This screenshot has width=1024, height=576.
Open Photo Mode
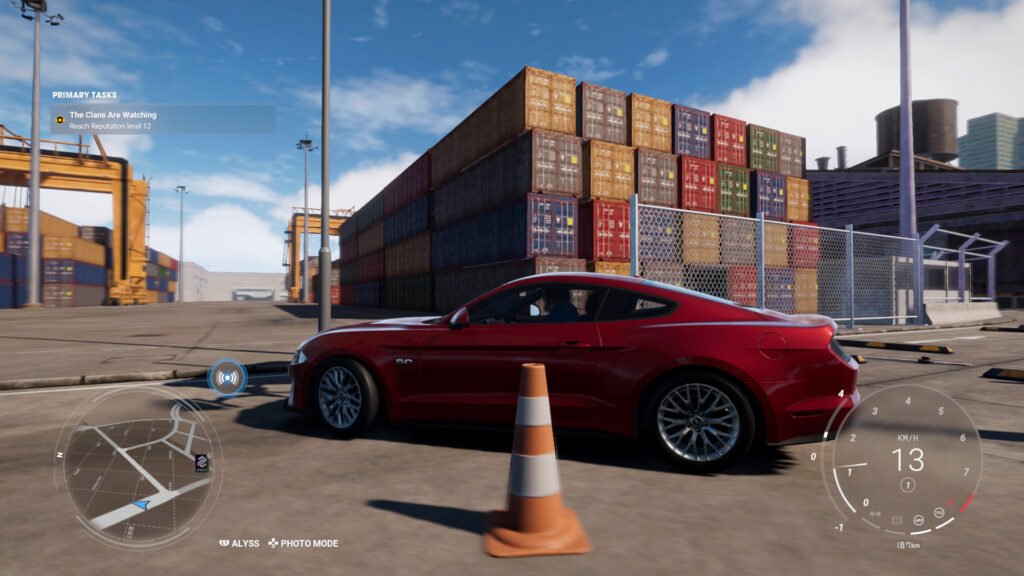(x=303, y=544)
